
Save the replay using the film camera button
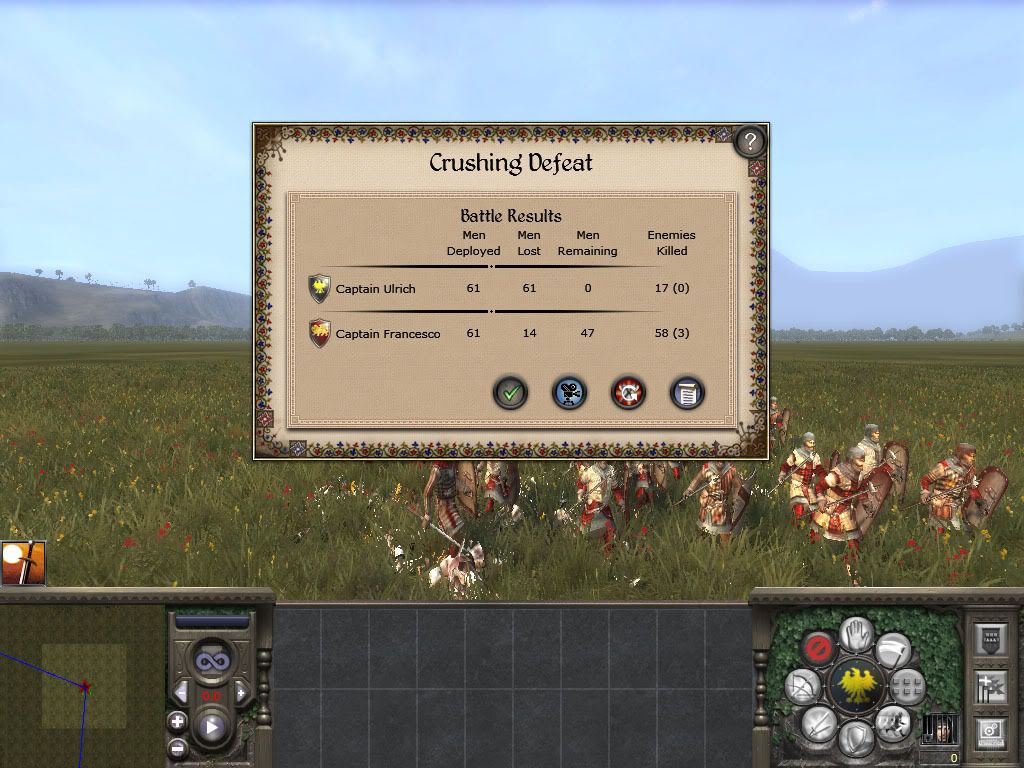pos(569,393)
